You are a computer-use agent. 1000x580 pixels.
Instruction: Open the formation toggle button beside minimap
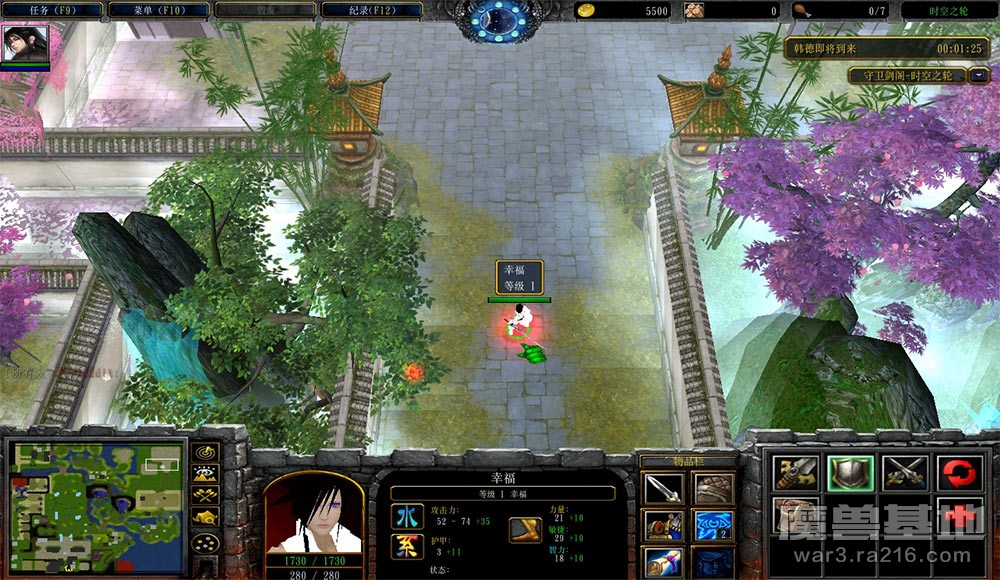(x=205, y=543)
